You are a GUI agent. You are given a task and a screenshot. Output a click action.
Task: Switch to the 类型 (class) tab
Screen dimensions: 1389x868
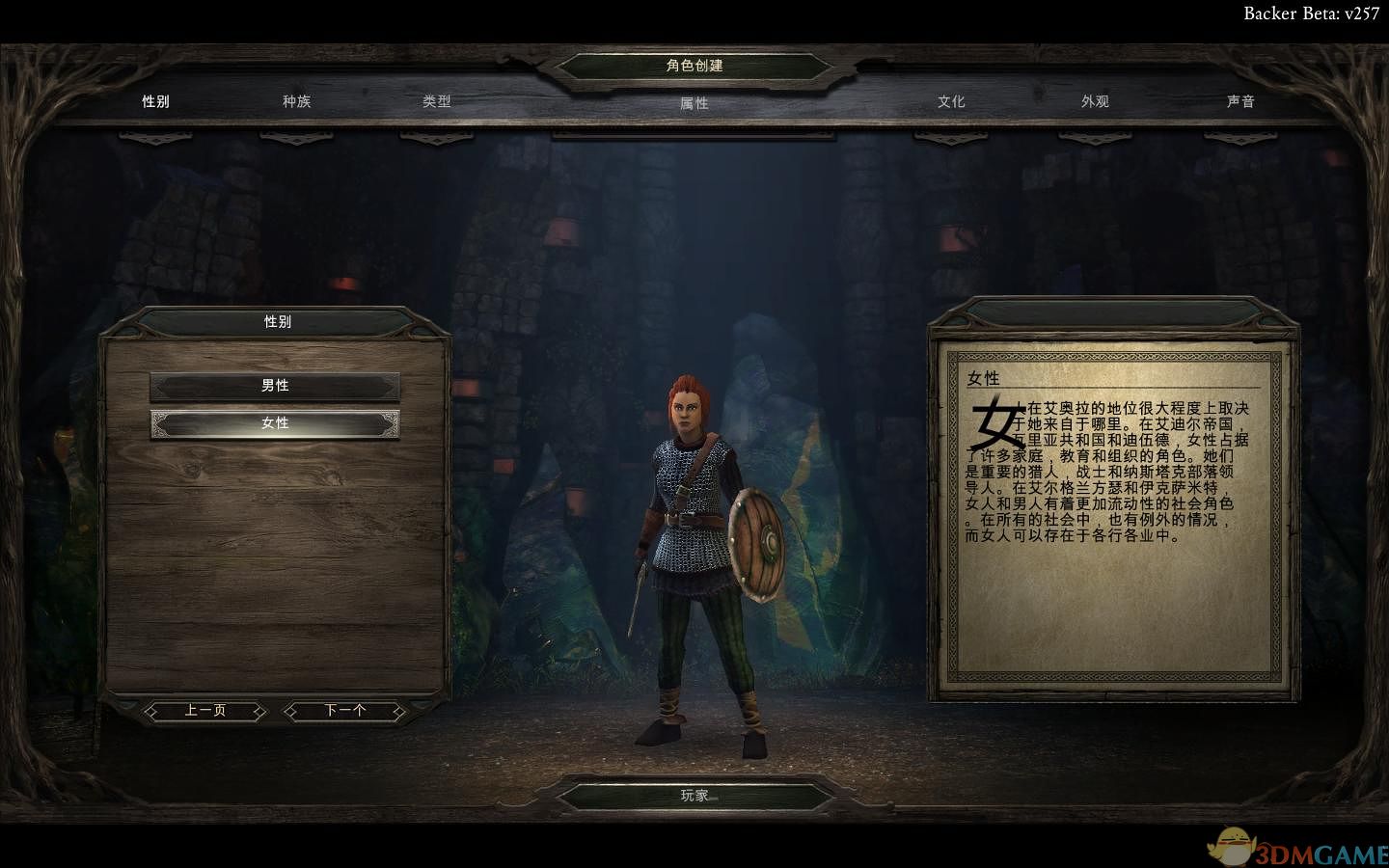click(436, 101)
